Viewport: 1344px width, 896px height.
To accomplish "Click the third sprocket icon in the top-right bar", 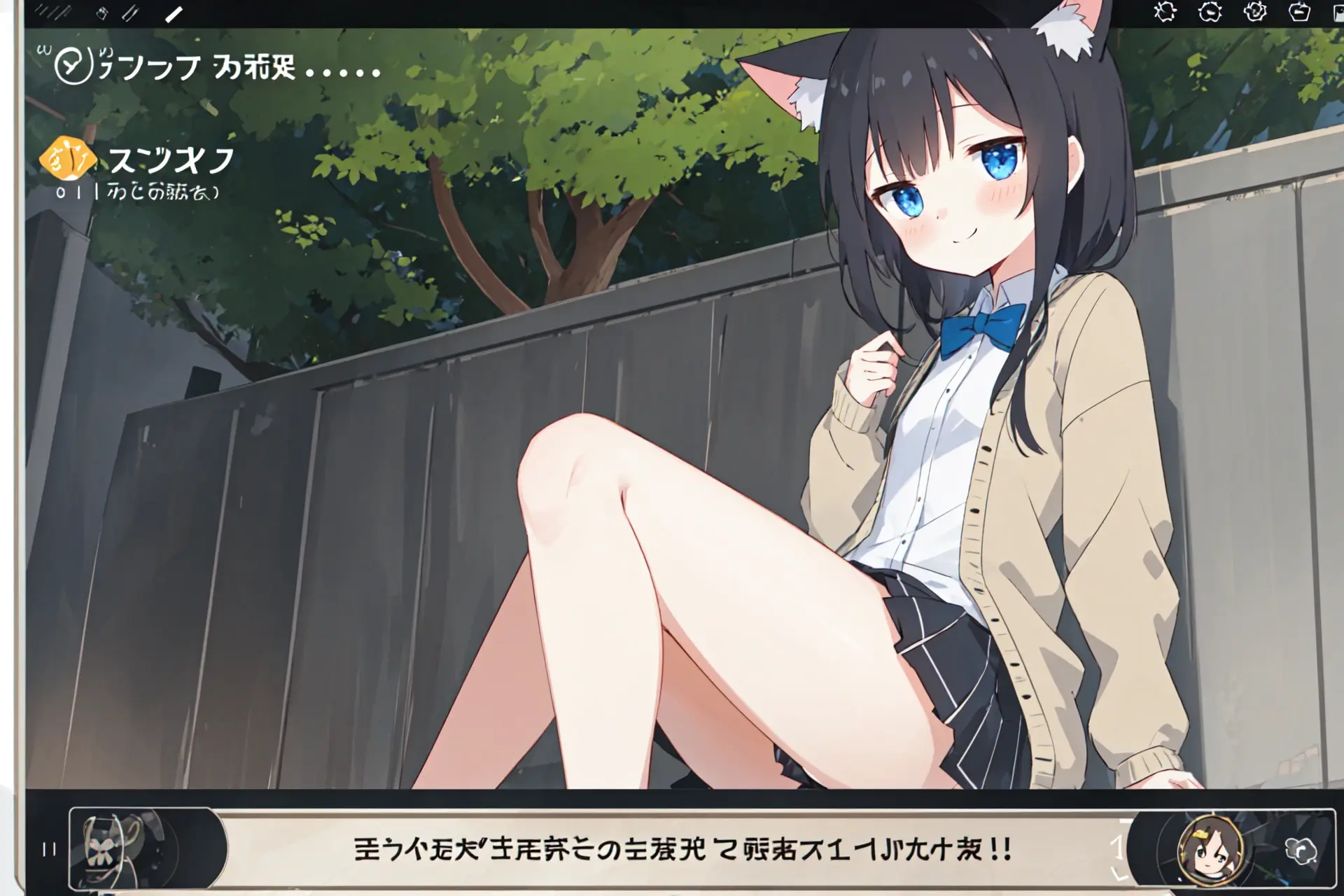I will pos(1255,11).
